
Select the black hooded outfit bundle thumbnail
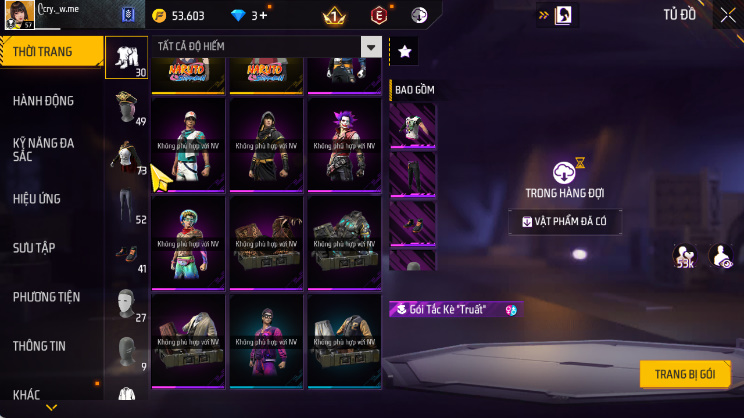coord(268,143)
